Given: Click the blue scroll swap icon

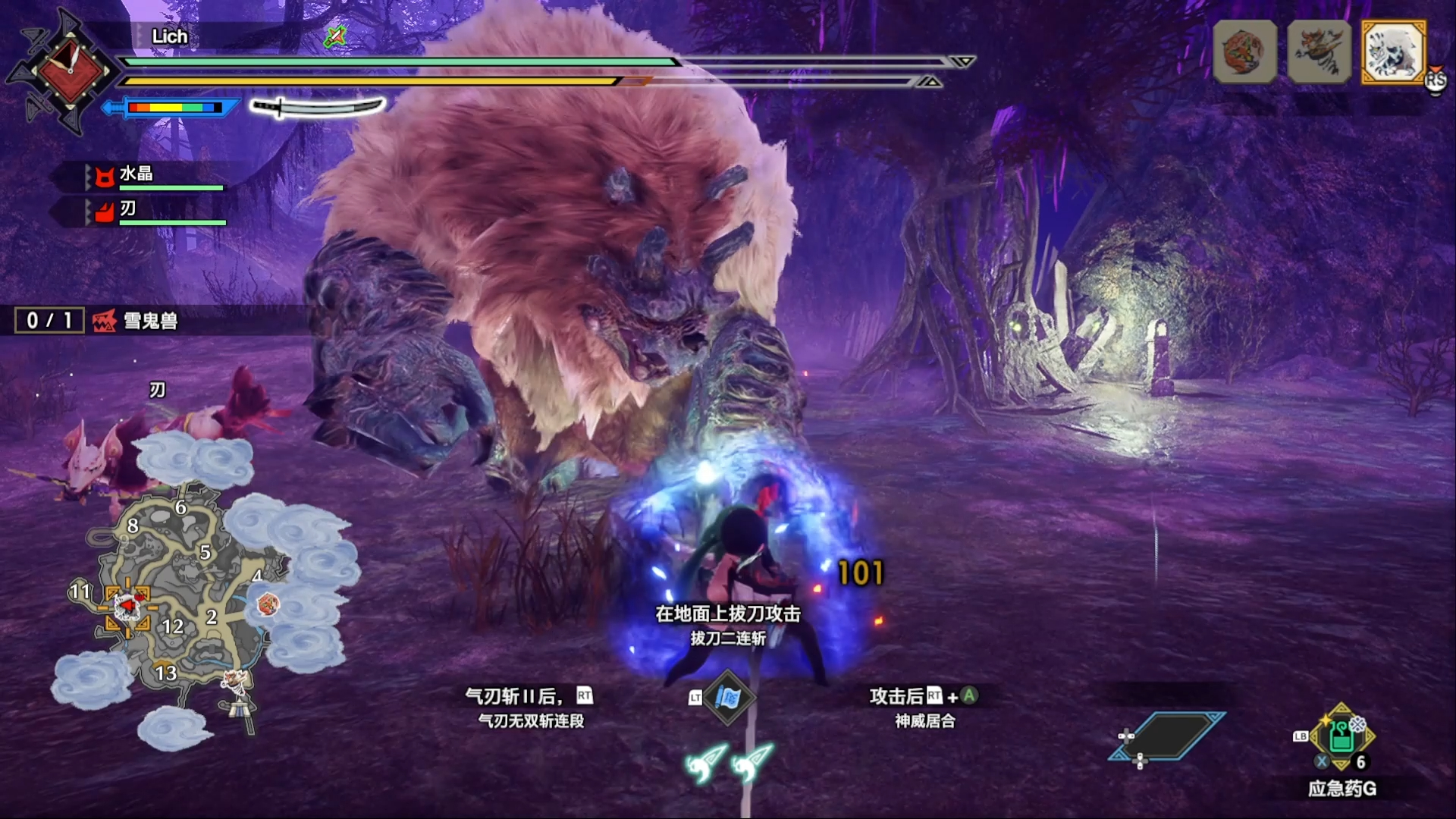Looking at the screenshot, I should 727,698.
